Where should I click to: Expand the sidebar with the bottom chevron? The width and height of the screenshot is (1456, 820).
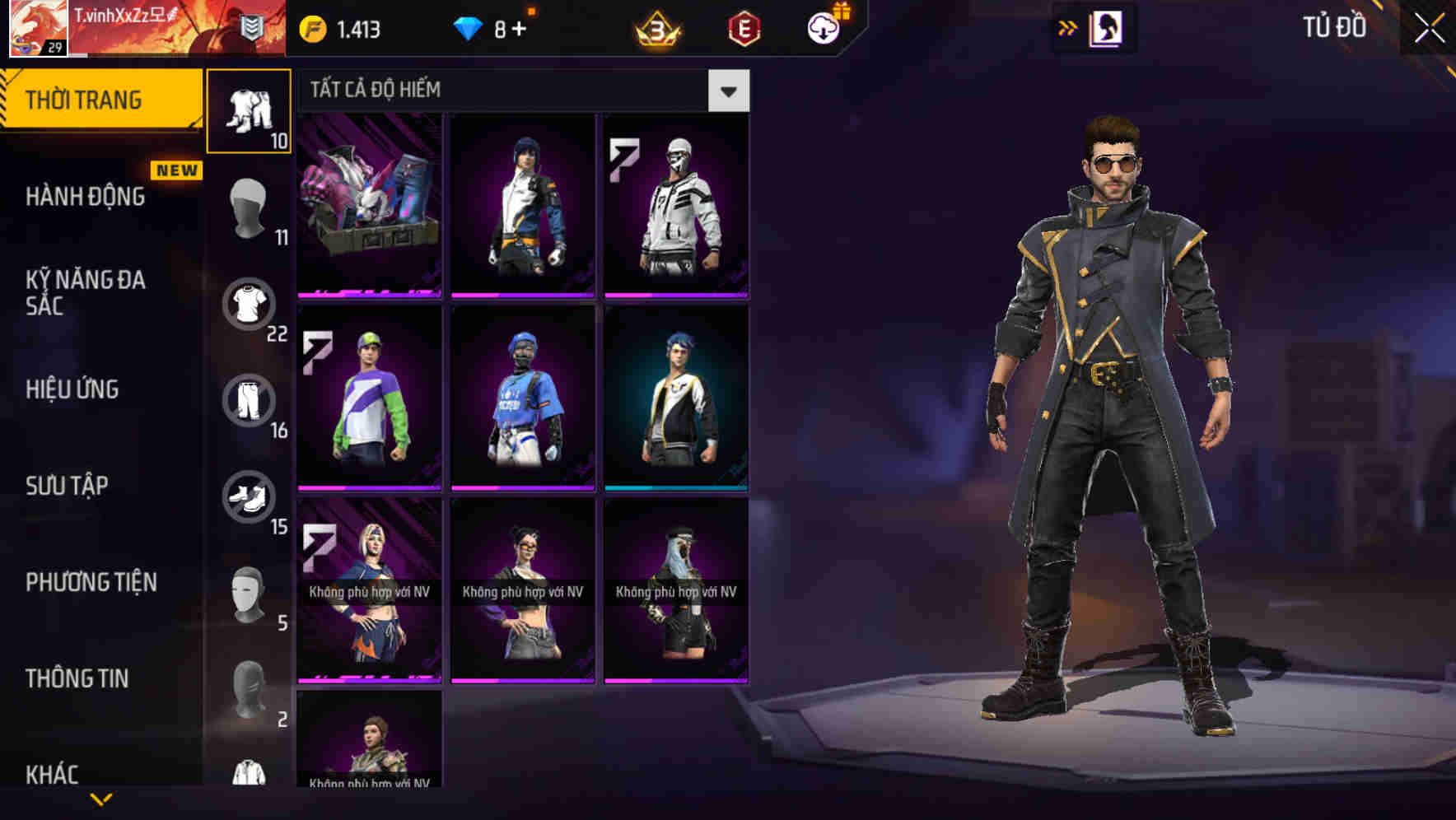[x=102, y=799]
